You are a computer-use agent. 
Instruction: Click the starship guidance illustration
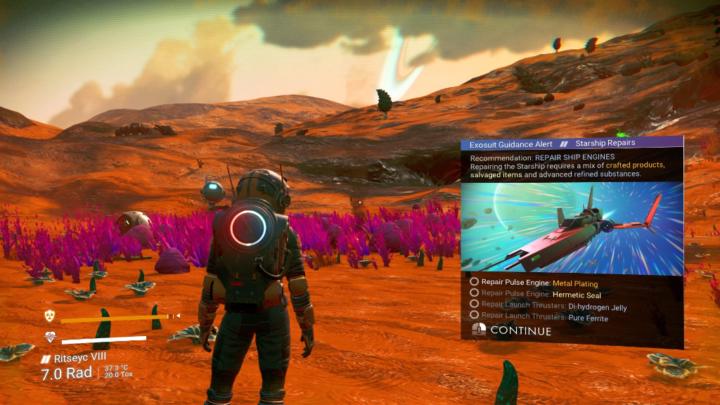(571, 226)
